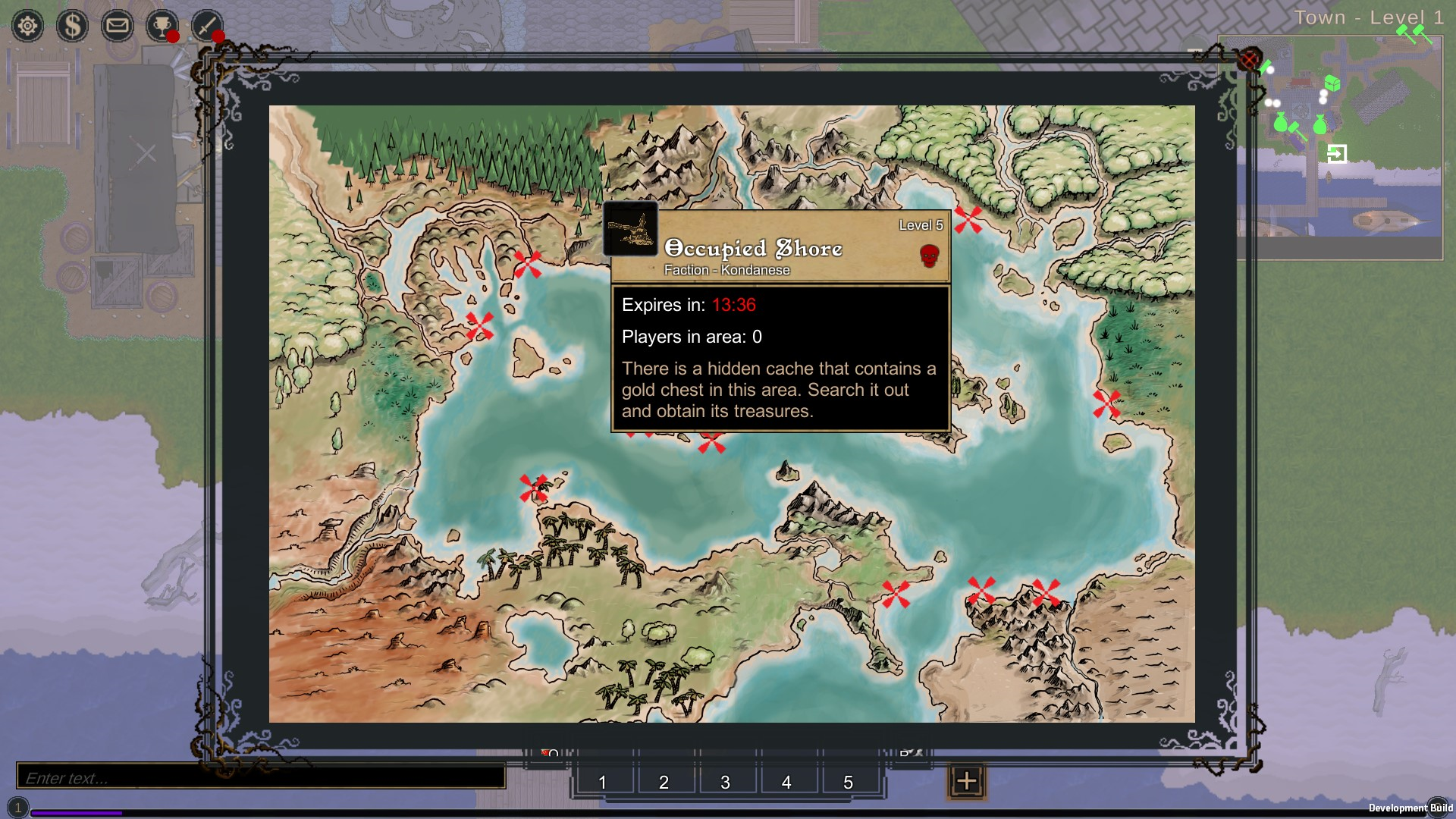Open the dollar sign shop icon
The width and height of the screenshot is (1456, 819).
[x=73, y=27]
